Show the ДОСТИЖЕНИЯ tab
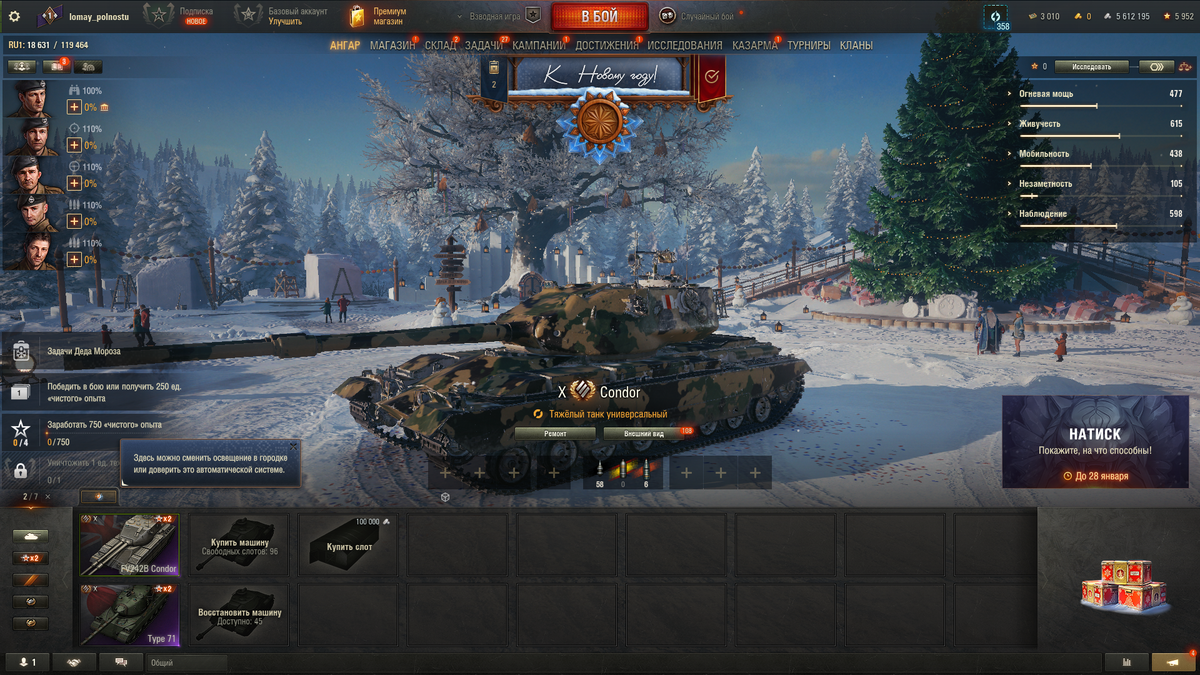Screen dimensions: 1200x675 607,45
